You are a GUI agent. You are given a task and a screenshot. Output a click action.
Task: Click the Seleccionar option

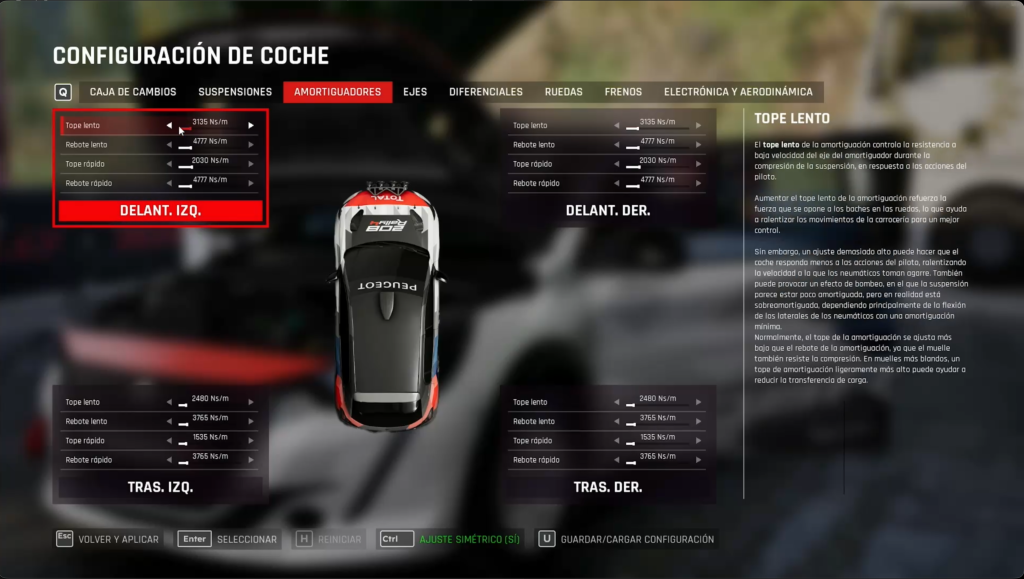pos(229,539)
